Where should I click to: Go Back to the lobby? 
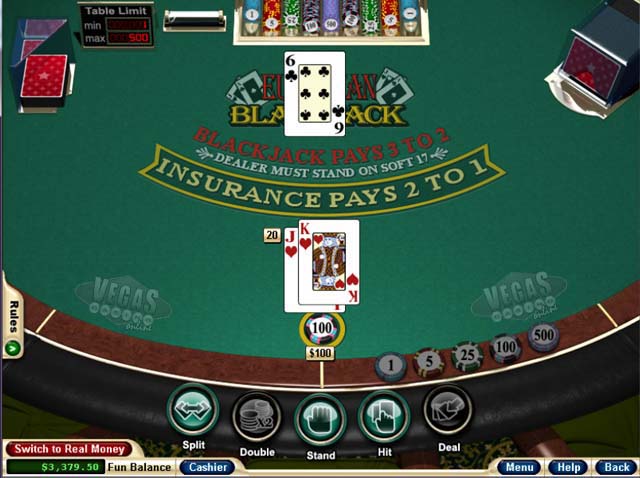[x=615, y=467]
